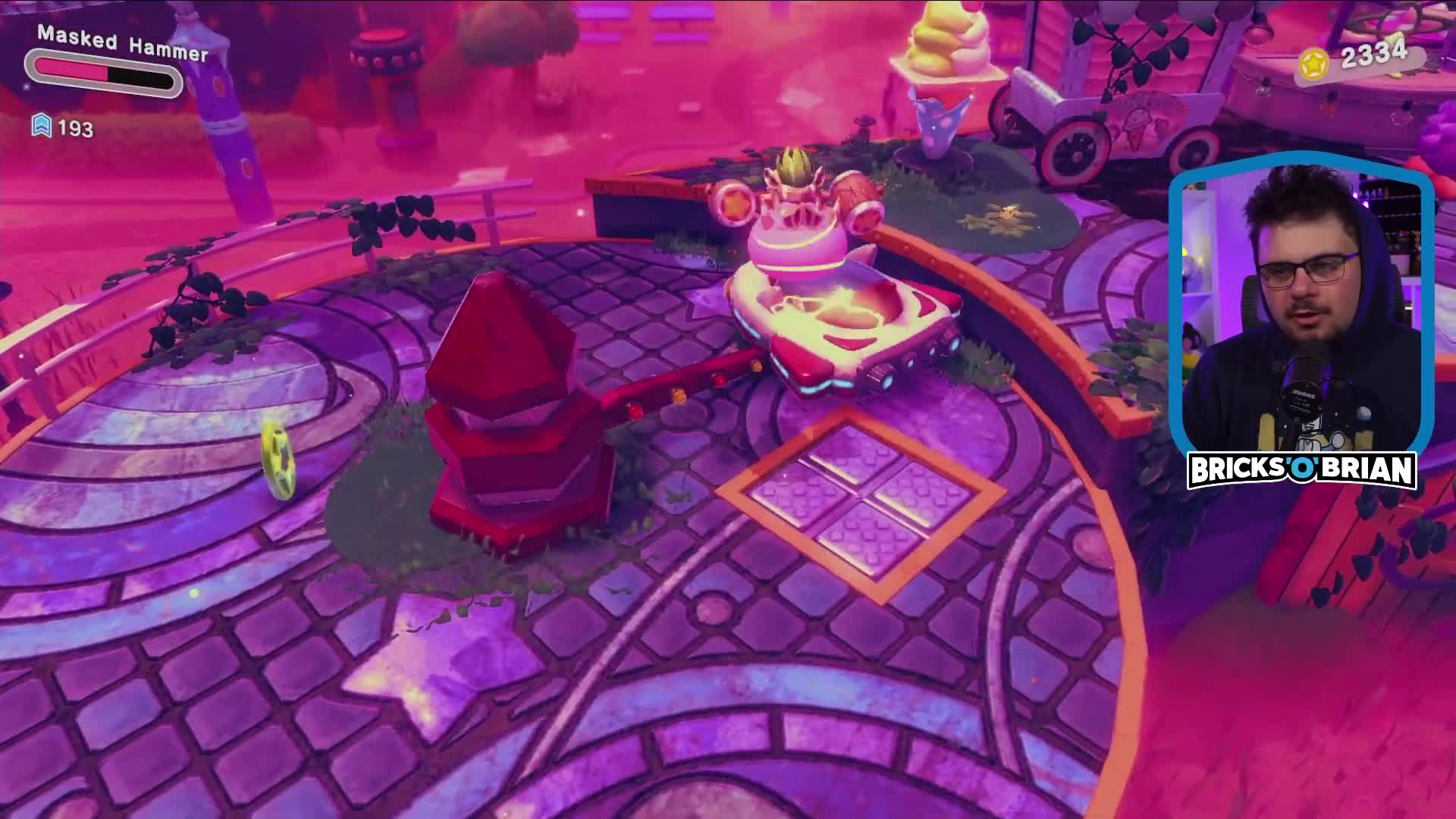
Task: Click the yellow coin on the left ground
Action: click(x=277, y=461)
